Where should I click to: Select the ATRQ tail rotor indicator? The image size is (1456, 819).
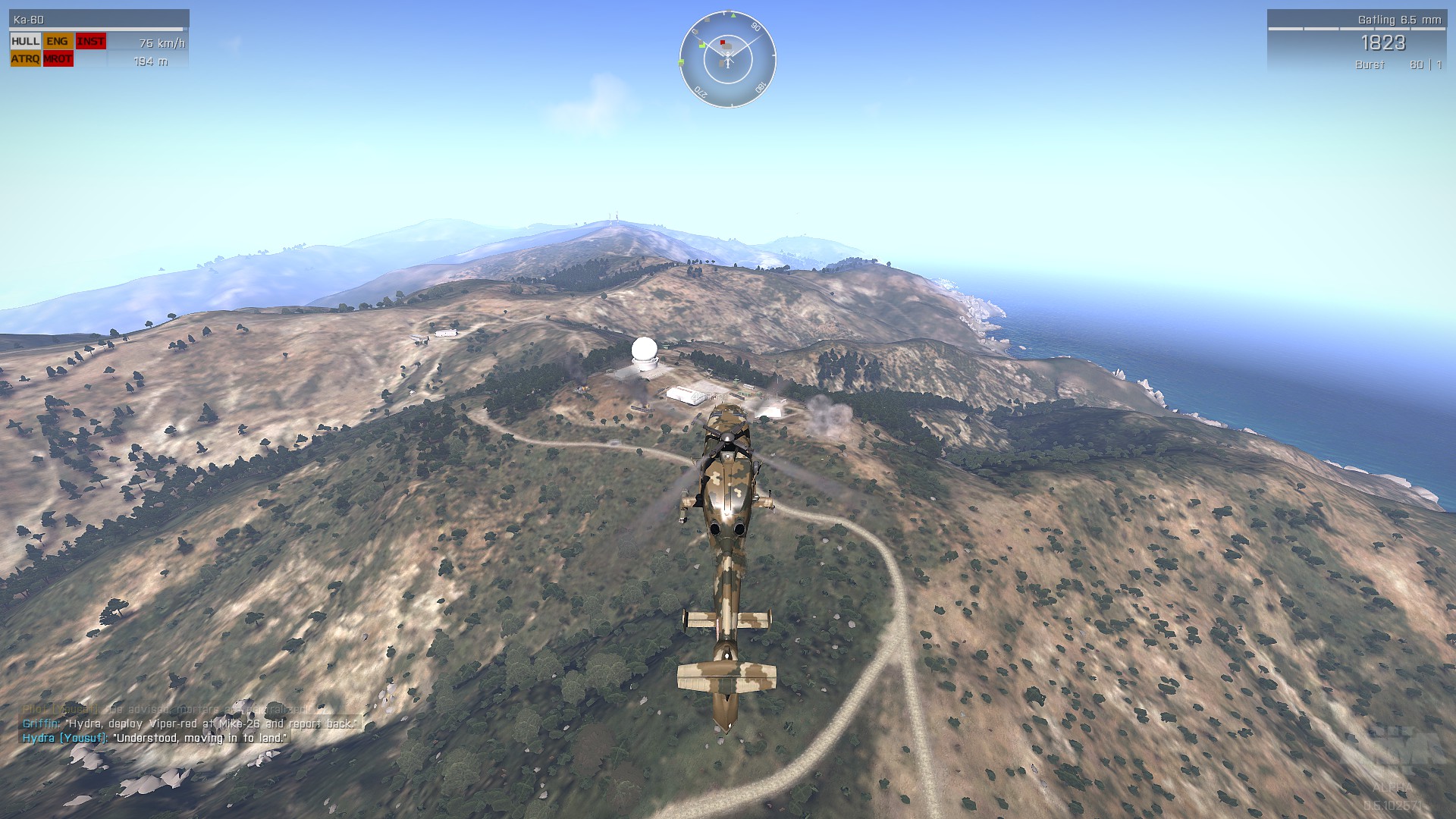tap(25, 59)
